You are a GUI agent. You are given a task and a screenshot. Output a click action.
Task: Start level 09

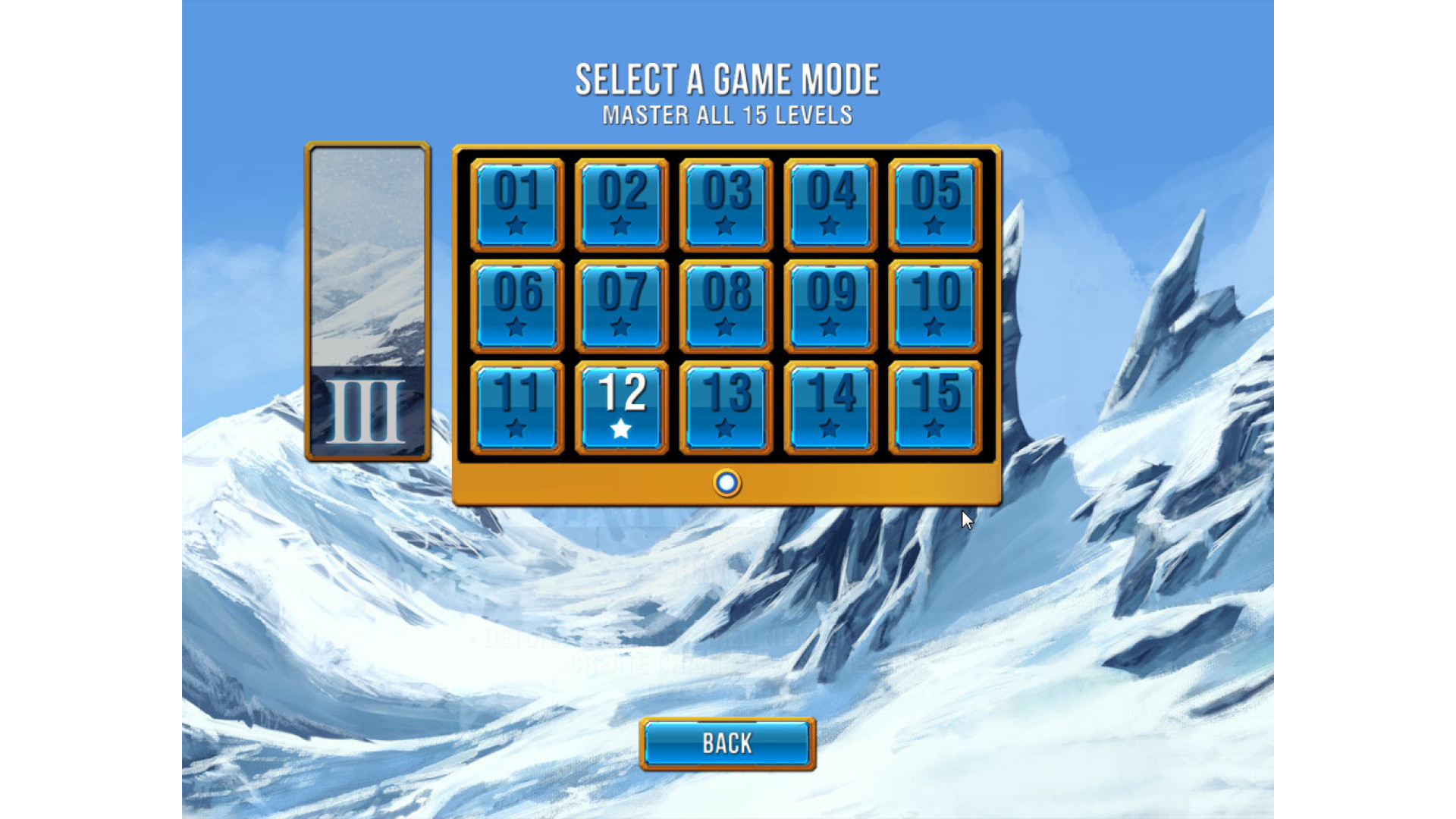point(830,306)
